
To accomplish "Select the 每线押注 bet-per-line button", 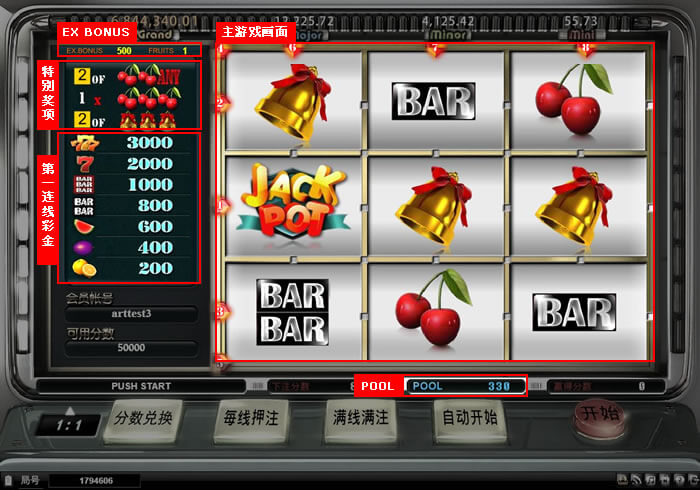I will tap(253, 419).
